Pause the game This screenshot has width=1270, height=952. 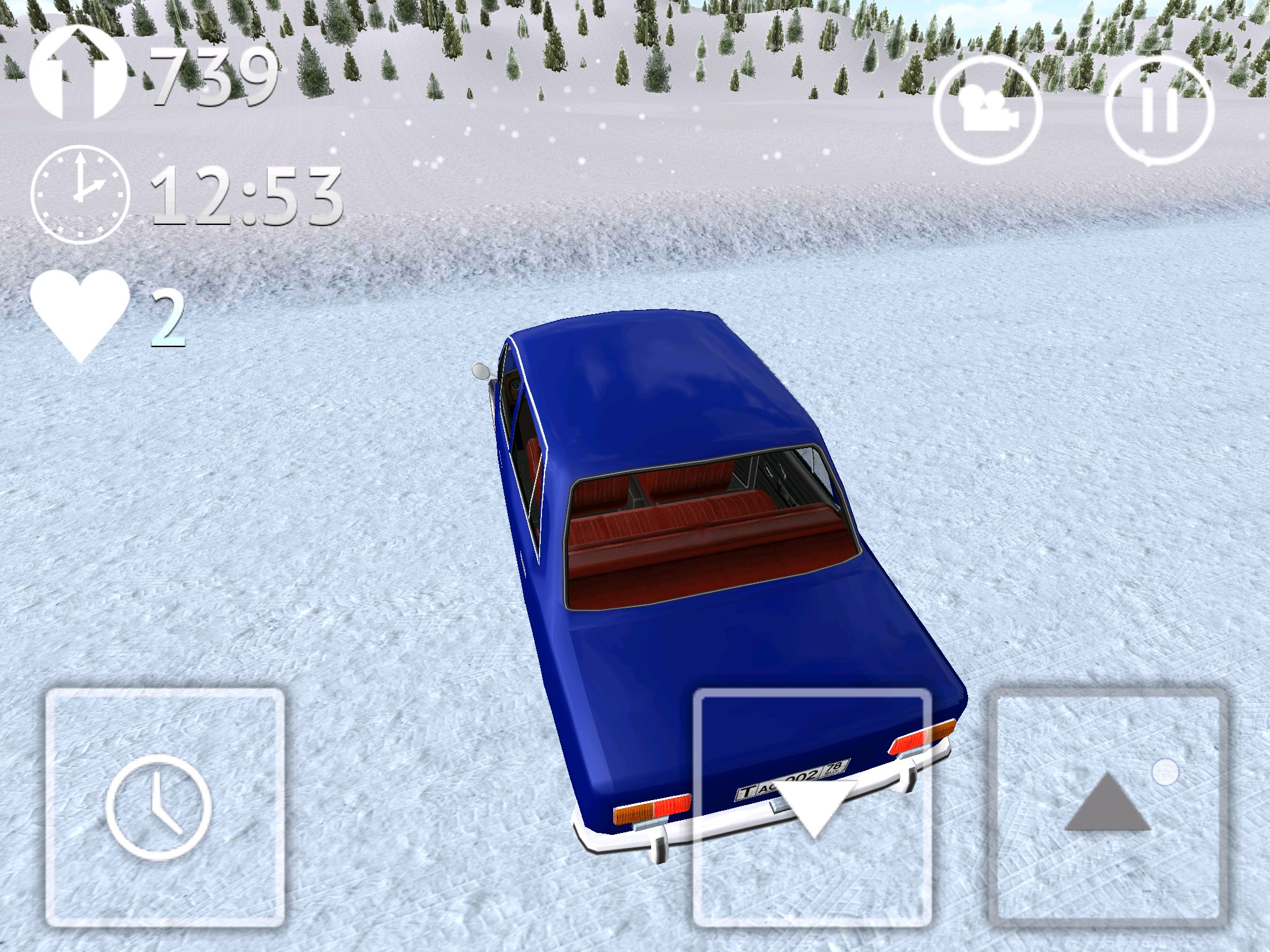[x=1159, y=112]
